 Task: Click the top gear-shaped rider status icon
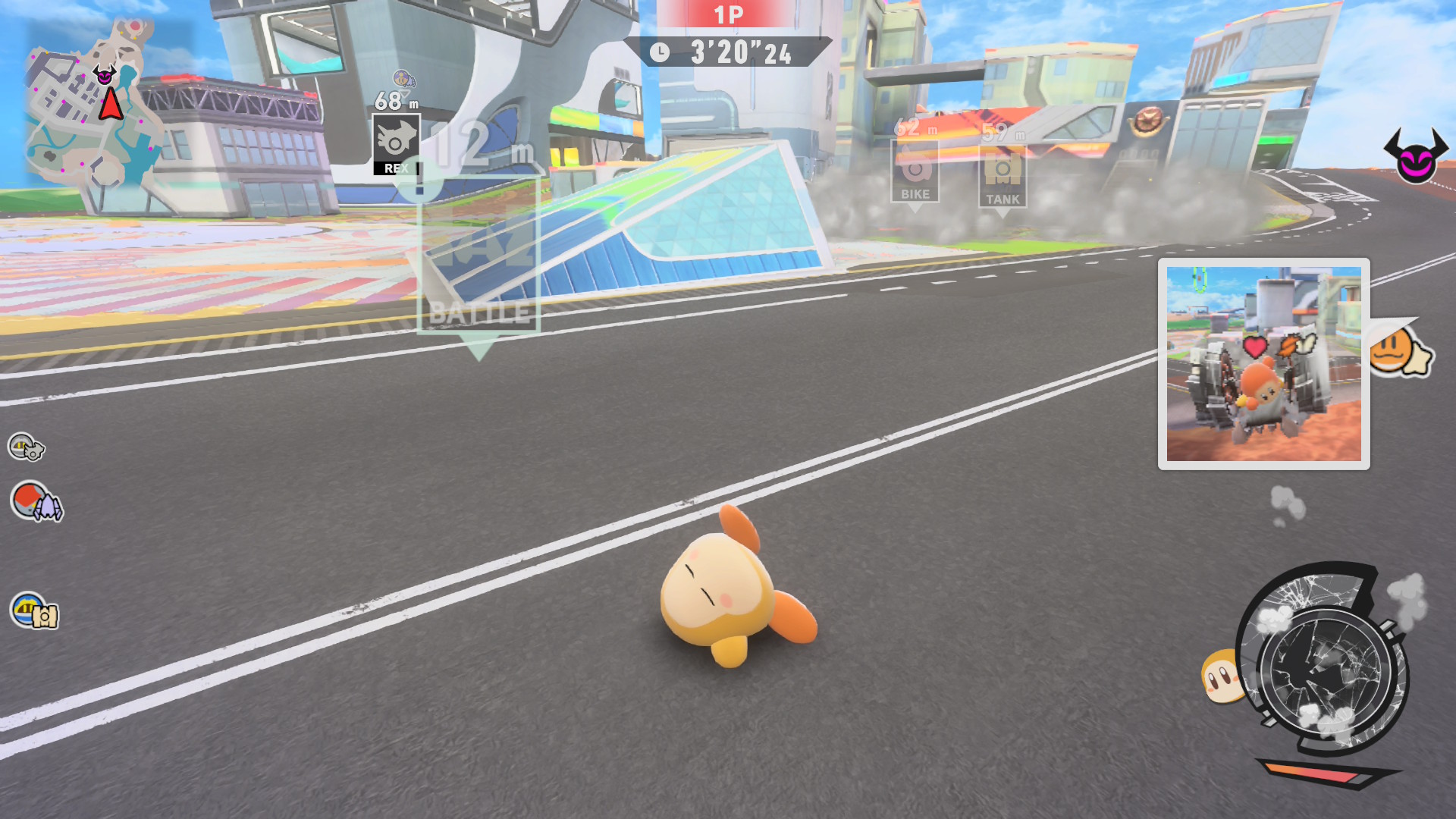[26, 447]
